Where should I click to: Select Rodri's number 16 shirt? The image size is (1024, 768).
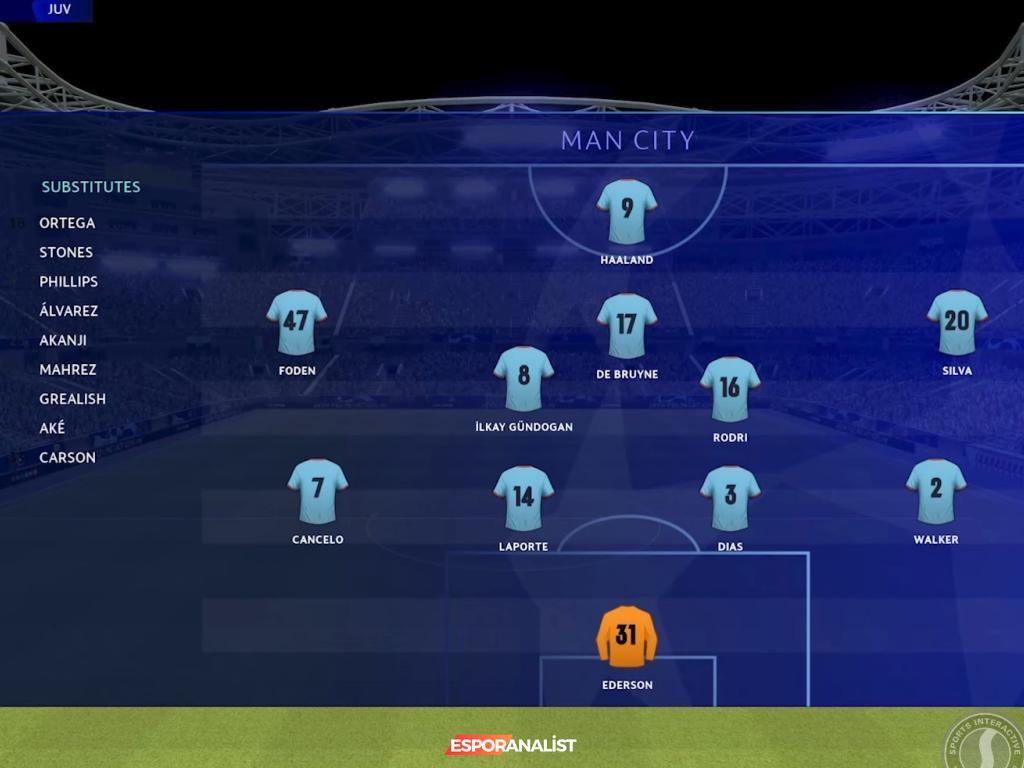[x=730, y=389]
